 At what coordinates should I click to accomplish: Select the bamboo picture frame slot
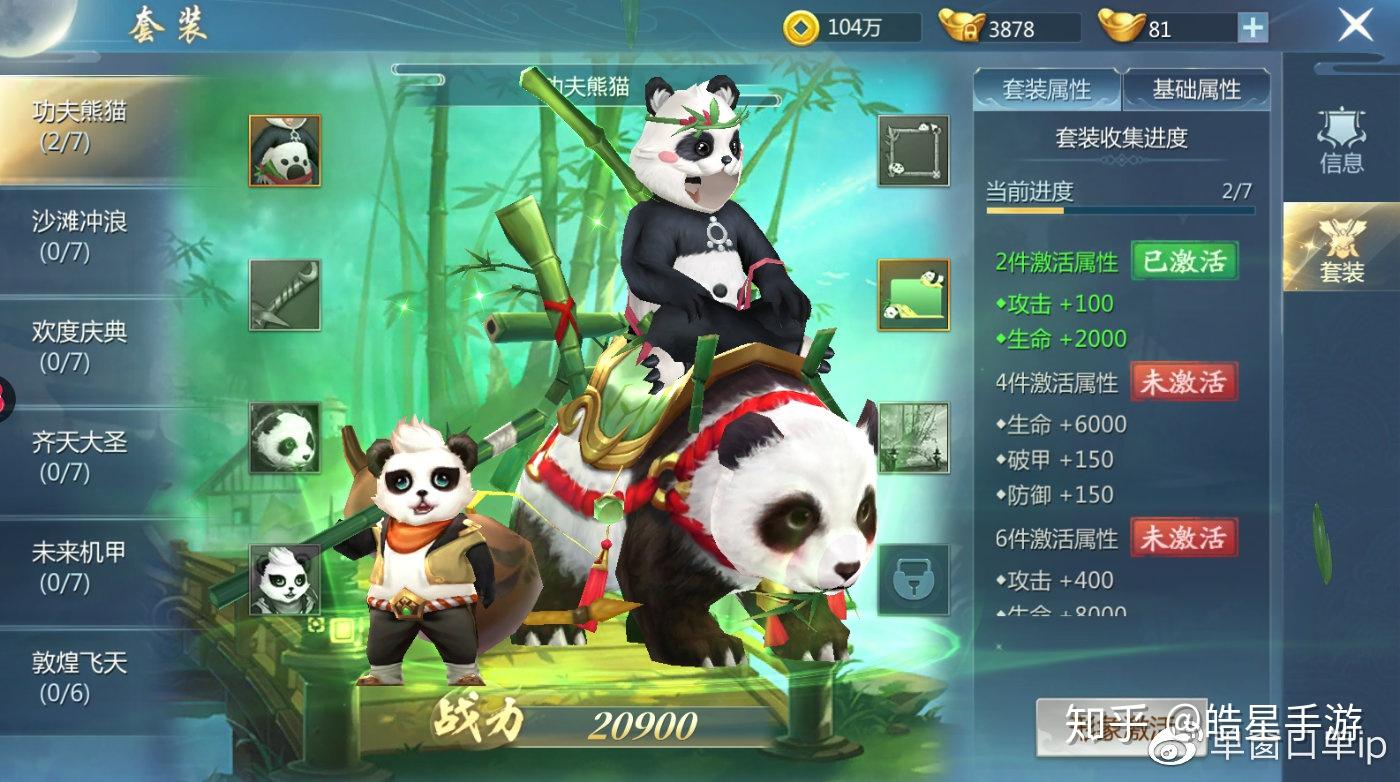coord(913,150)
